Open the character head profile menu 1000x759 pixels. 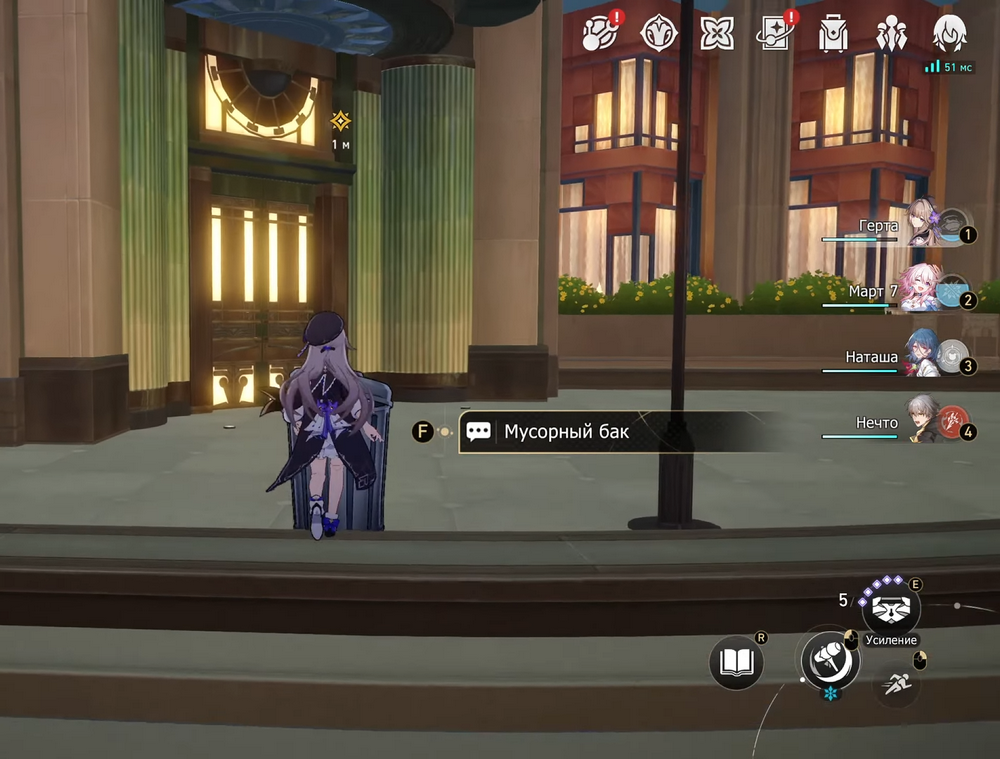[949, 33]
